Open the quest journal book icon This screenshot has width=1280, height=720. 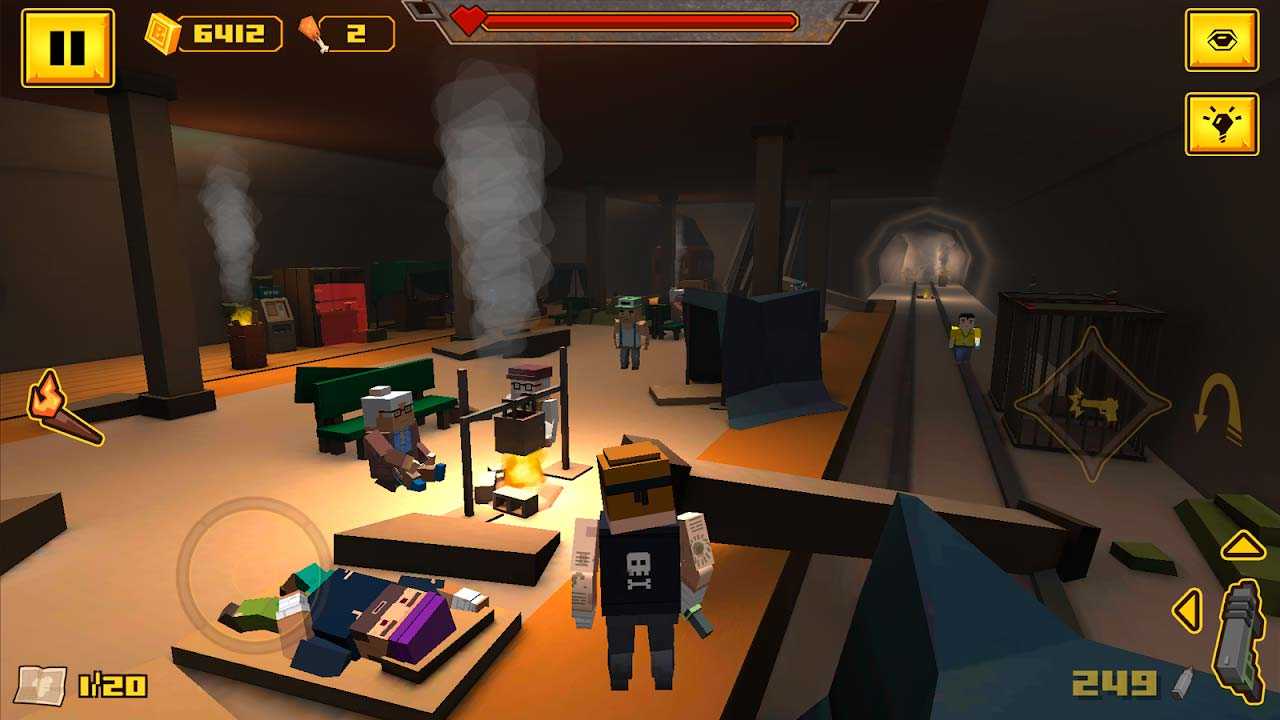pos(41,685)
